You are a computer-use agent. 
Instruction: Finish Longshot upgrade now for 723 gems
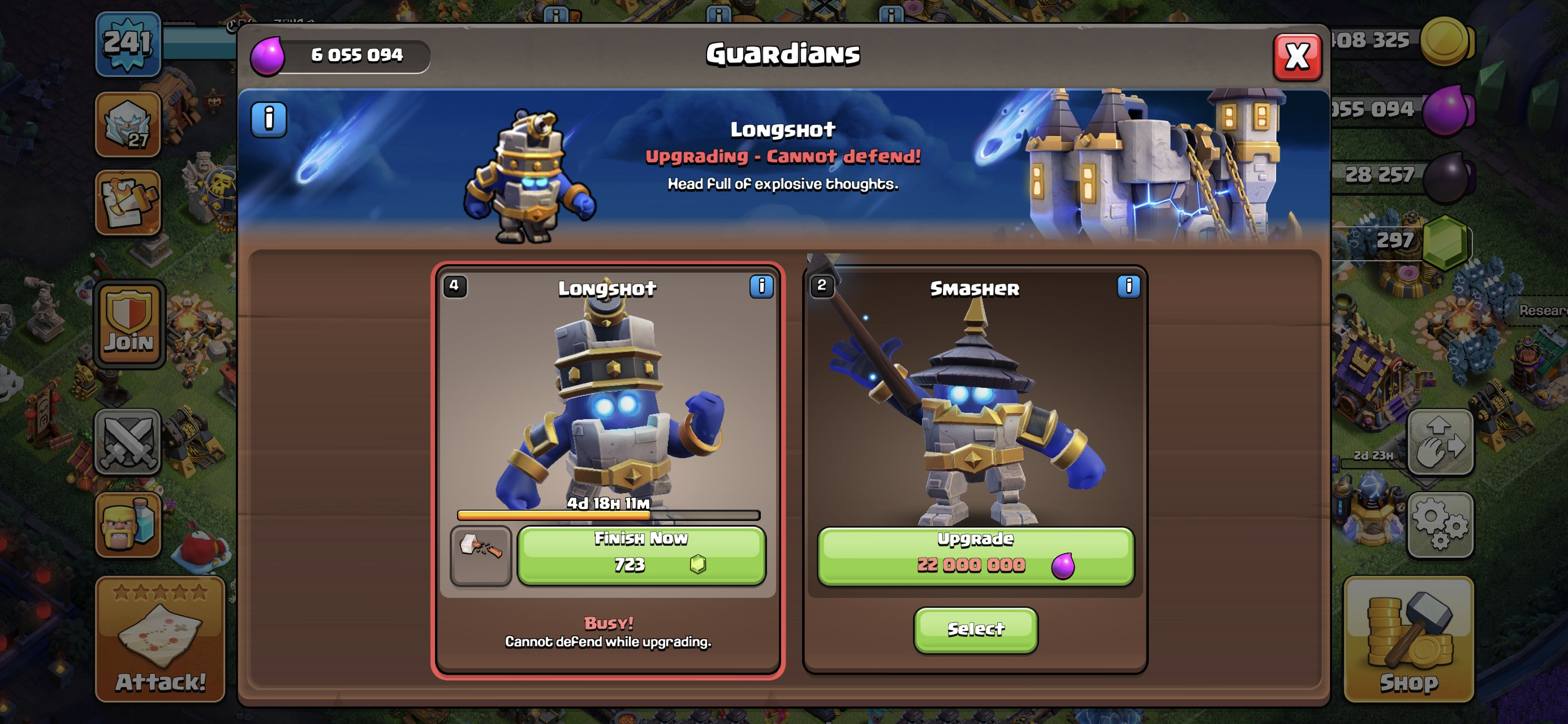tap(641, 555)
